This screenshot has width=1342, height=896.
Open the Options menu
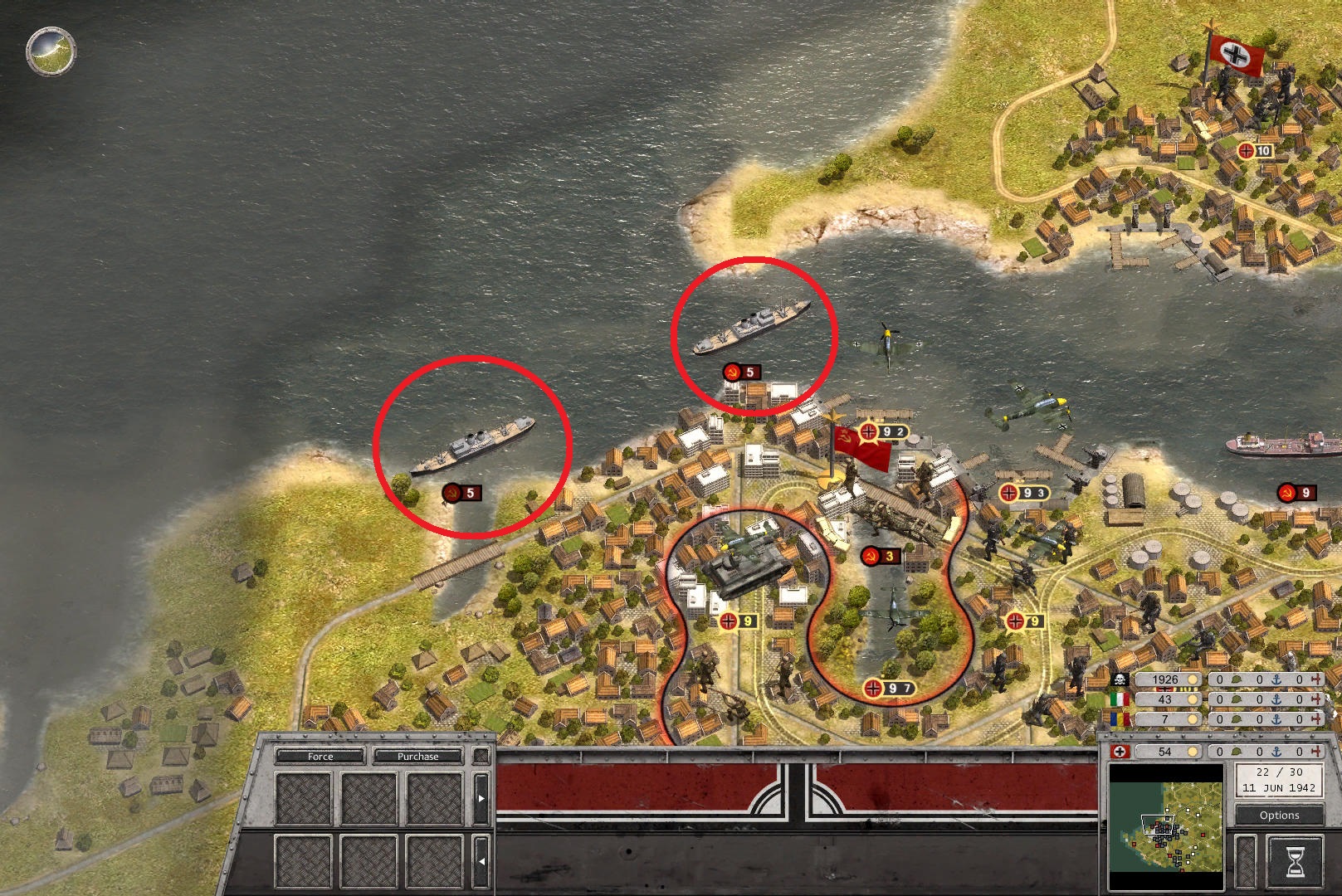[1279, 815]
